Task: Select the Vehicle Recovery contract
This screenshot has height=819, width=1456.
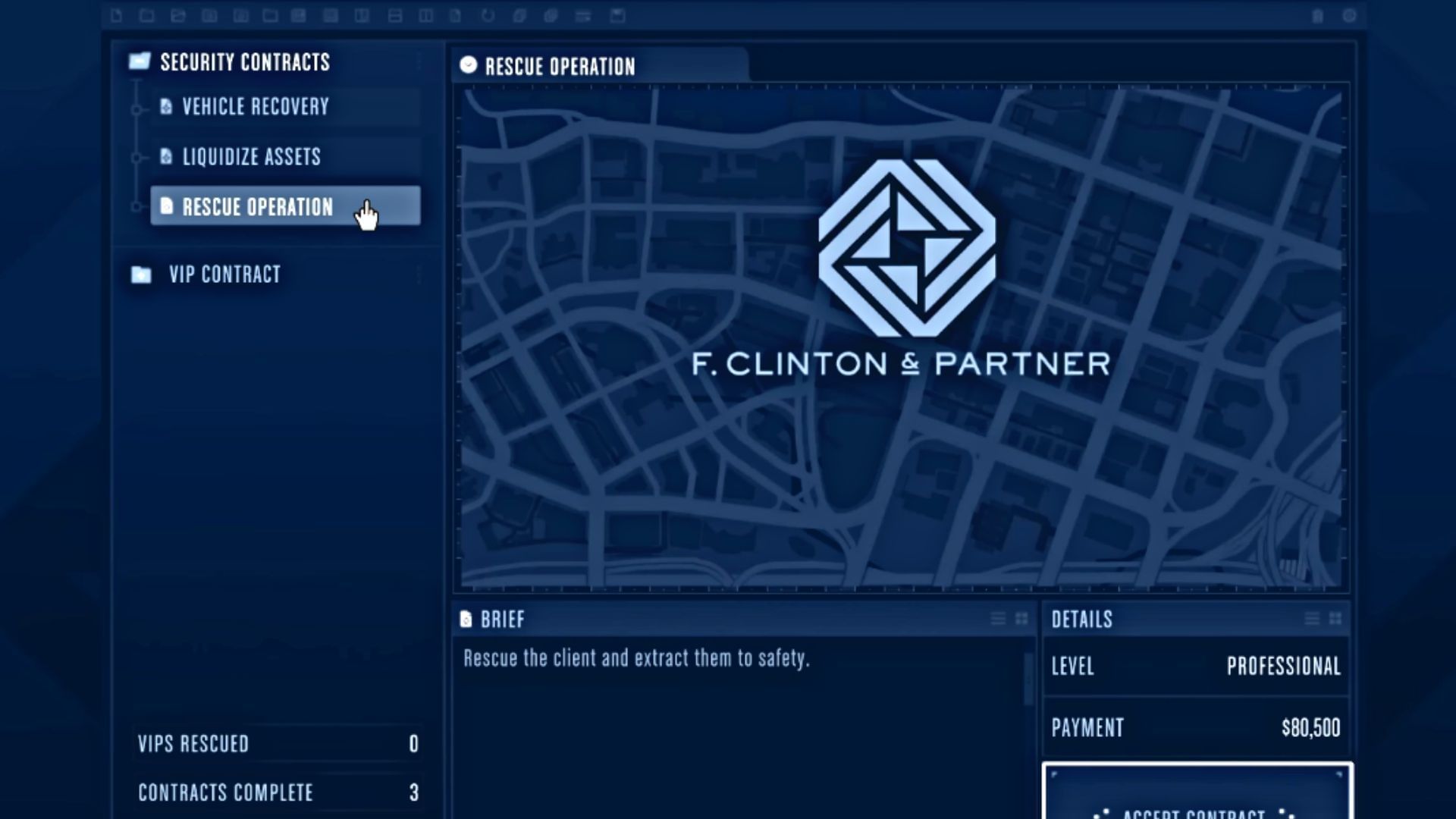Action: [x=254, y=106]
